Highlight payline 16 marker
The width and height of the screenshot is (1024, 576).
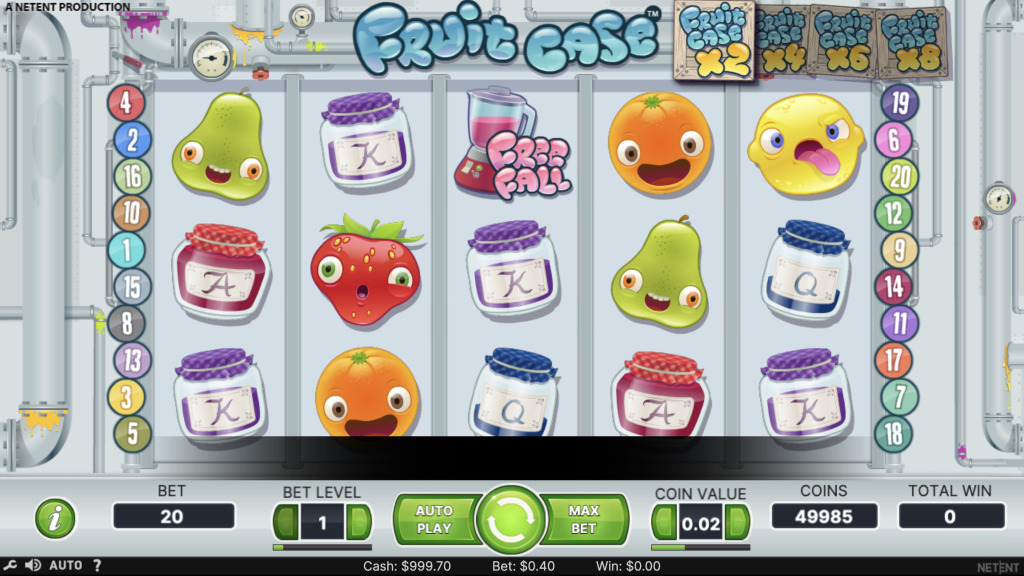tap(132, 176)
